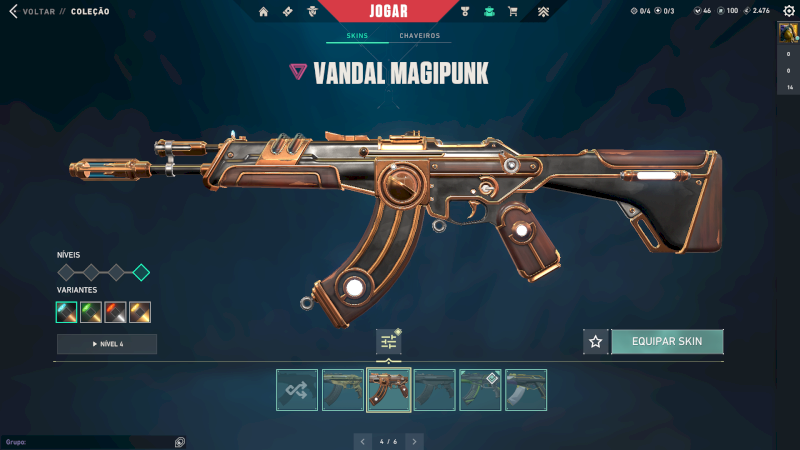Image resolution: width=800 pixels, height=450 pixels.
Task: Select the gold variant swatch
Action: coord(140,312)
